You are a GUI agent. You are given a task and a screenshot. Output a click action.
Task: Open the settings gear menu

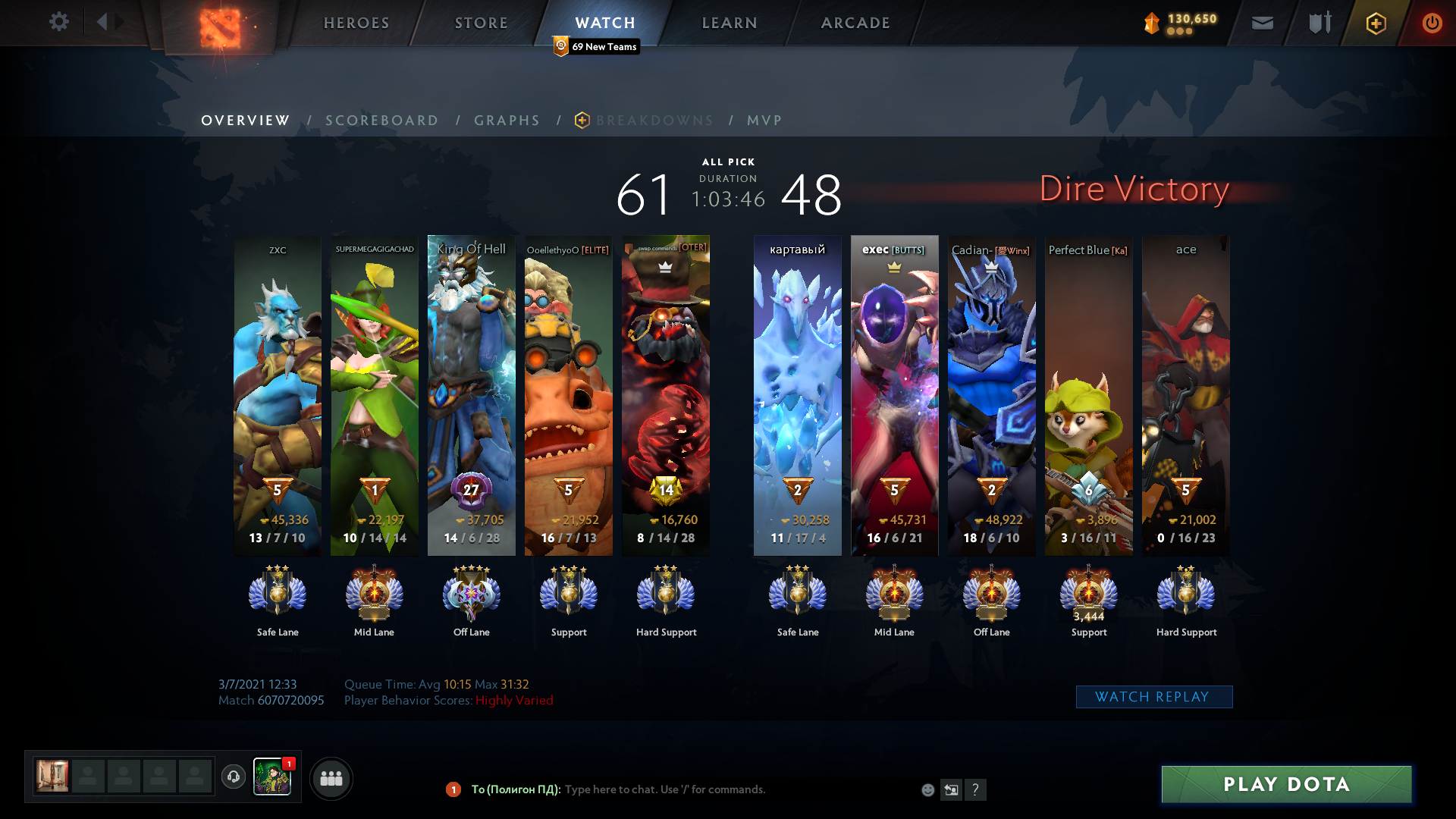58,22
